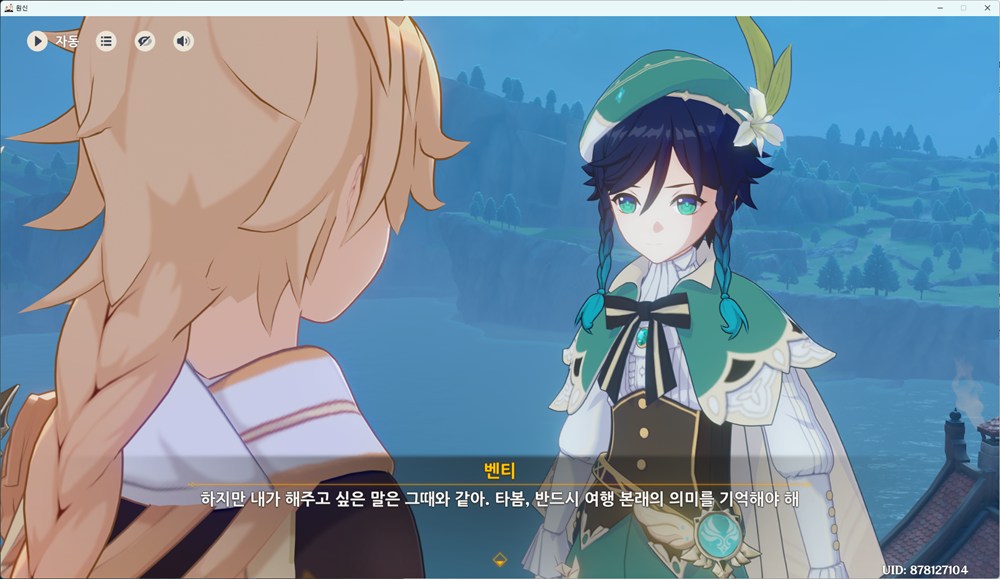Toggle the voice-over speaker icon

pos(183,41)
